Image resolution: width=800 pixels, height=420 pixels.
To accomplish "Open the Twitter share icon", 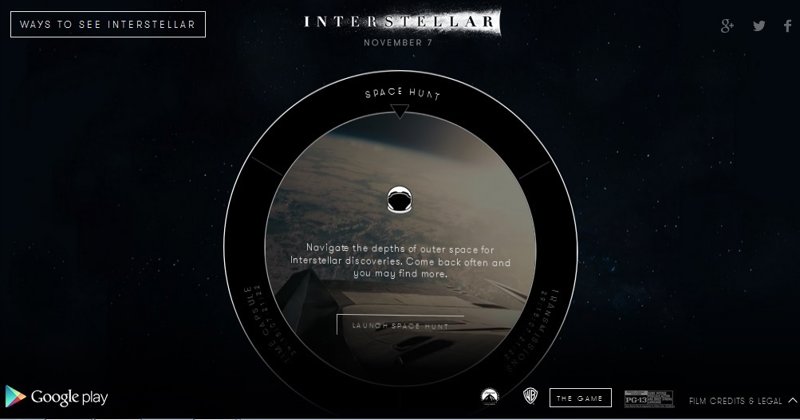I will [759, 25].
